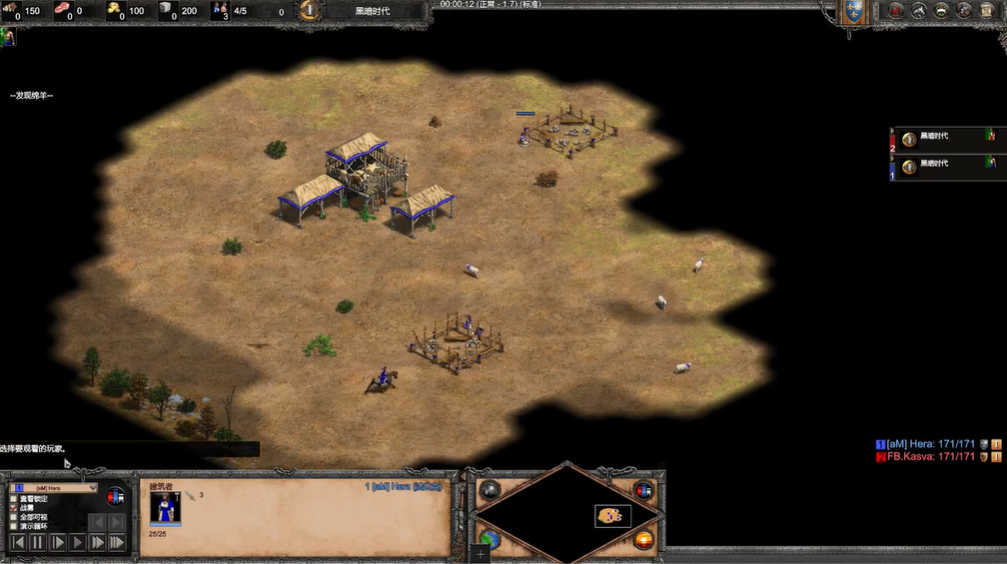Click the plus button below the minimap
1007x564 pixels.
click(x=481, y=554)
